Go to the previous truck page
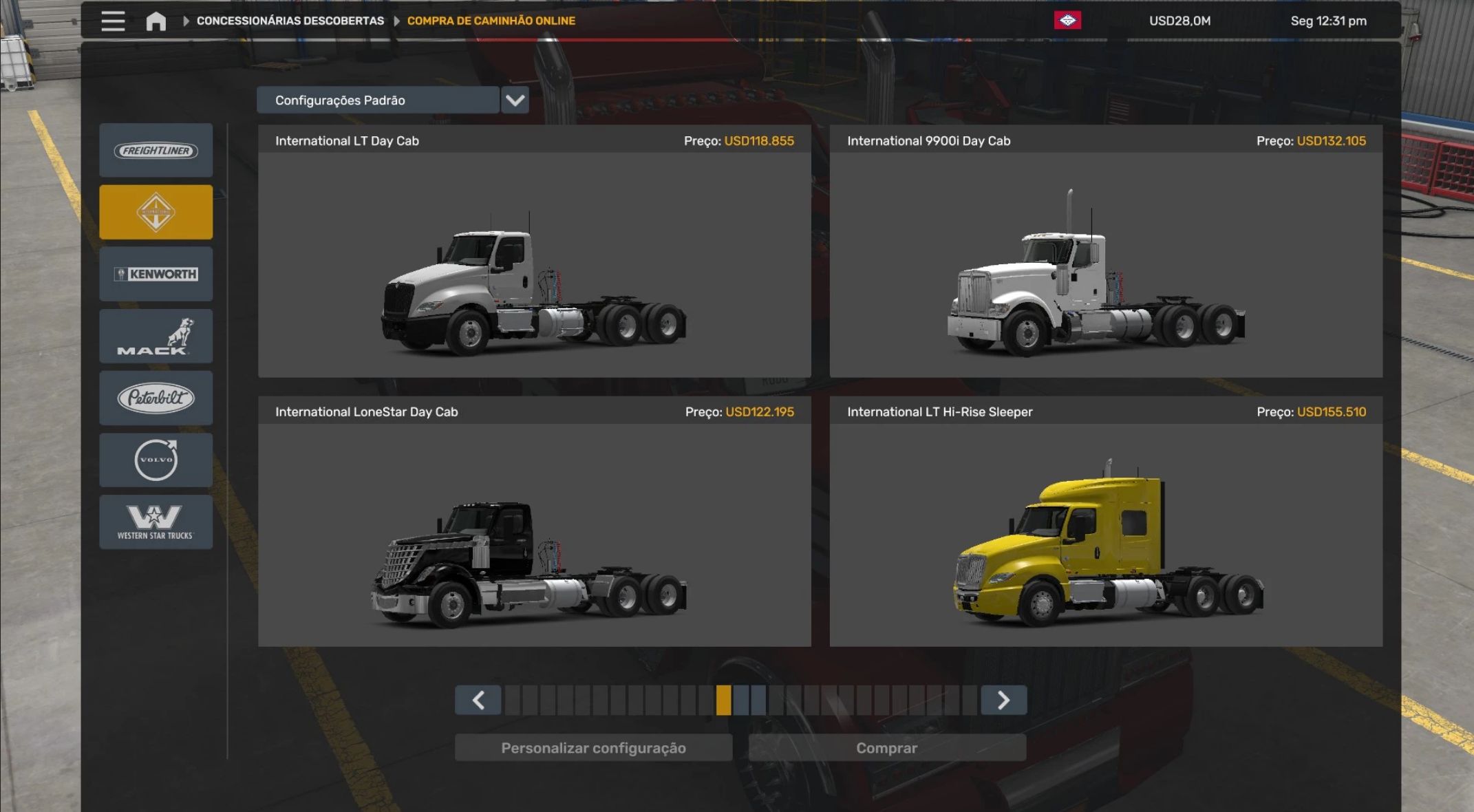 (478, 701)
